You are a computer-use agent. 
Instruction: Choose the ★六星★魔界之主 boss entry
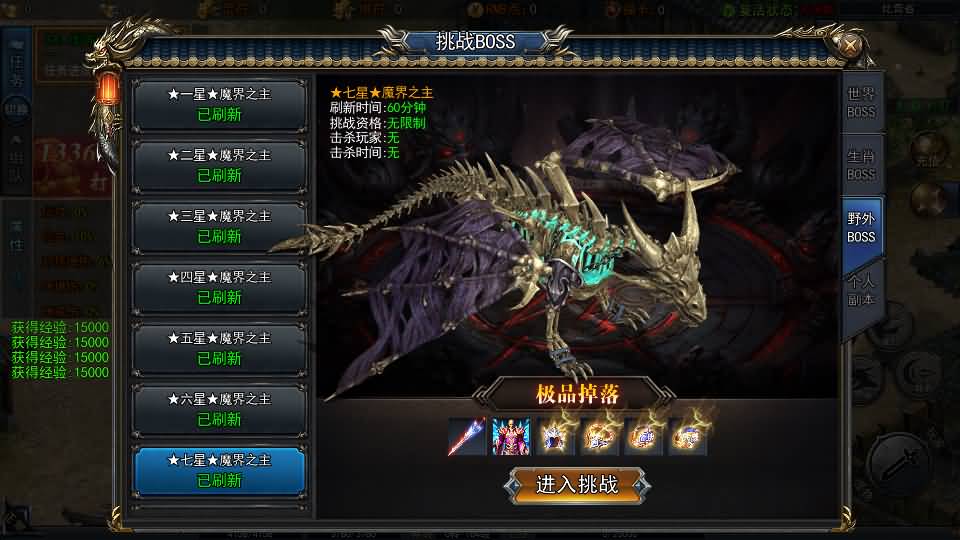(x=220, y=409)
